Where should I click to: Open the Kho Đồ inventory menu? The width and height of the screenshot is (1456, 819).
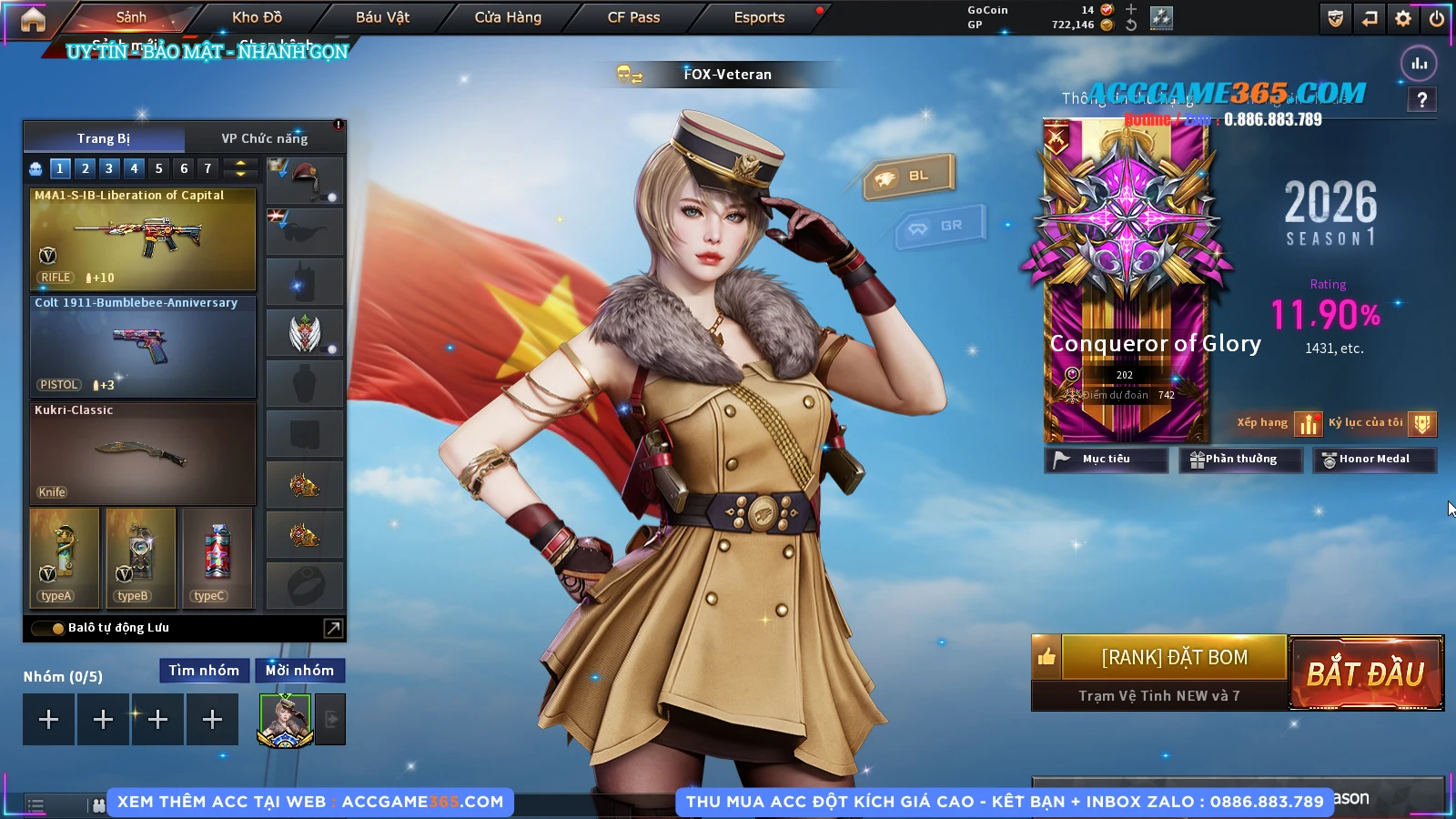pyautogui.click(x=257, y=17)
